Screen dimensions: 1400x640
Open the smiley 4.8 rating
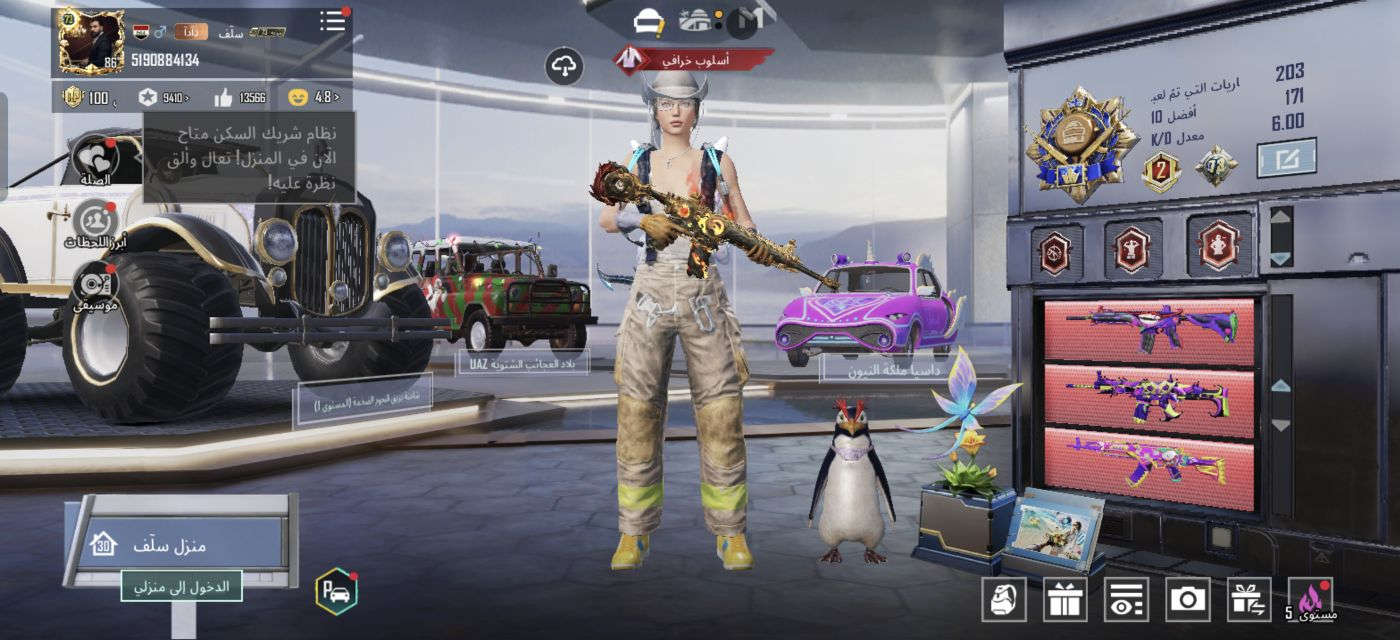click(x=312, y=97)
